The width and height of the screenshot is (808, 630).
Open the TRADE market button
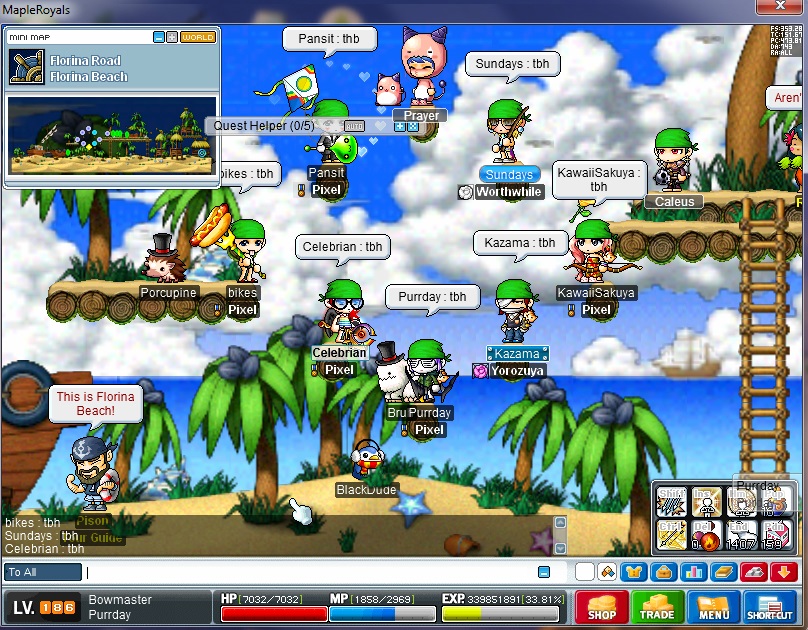(657, 606)
